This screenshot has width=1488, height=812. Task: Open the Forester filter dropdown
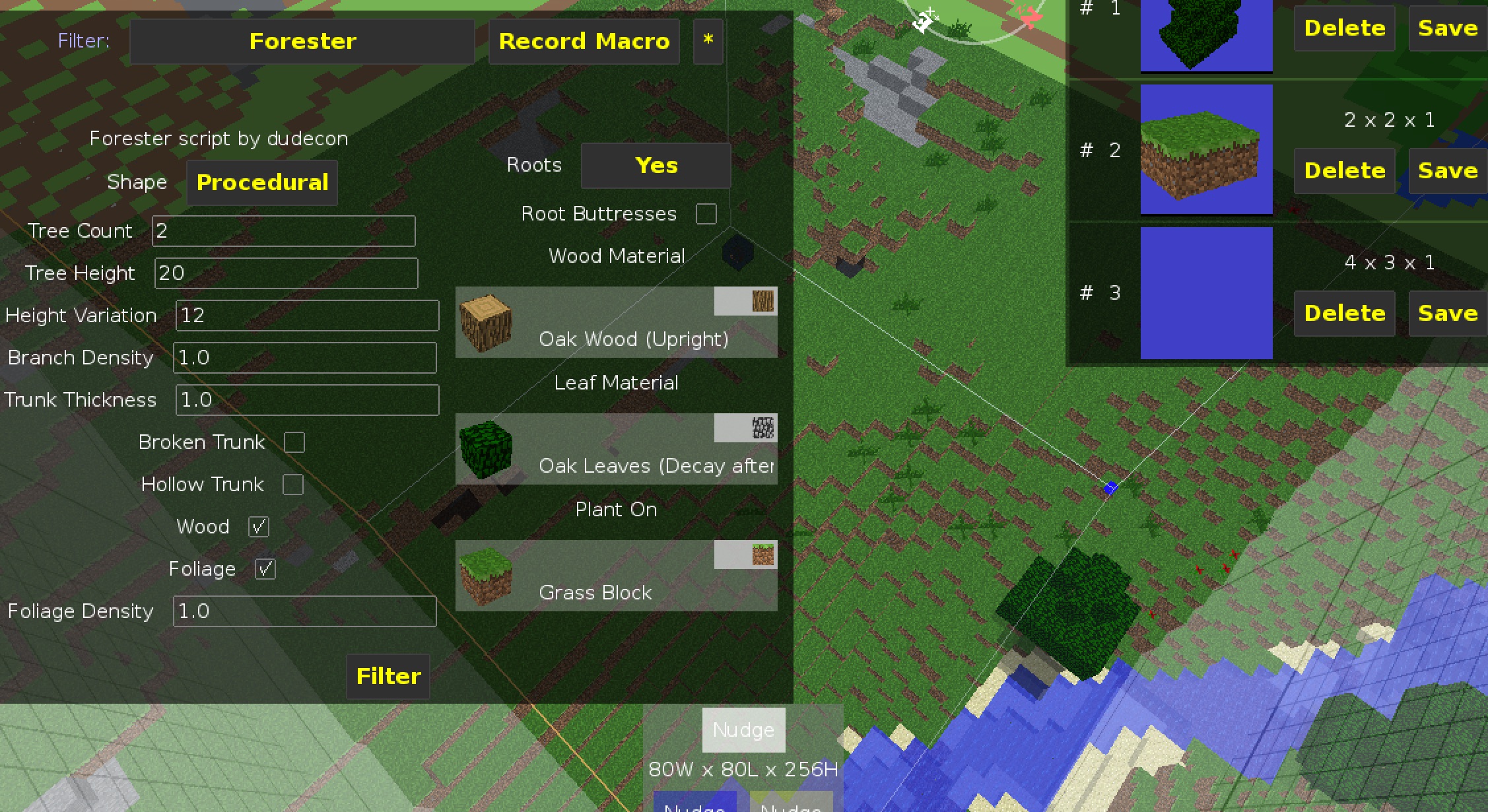302,41
